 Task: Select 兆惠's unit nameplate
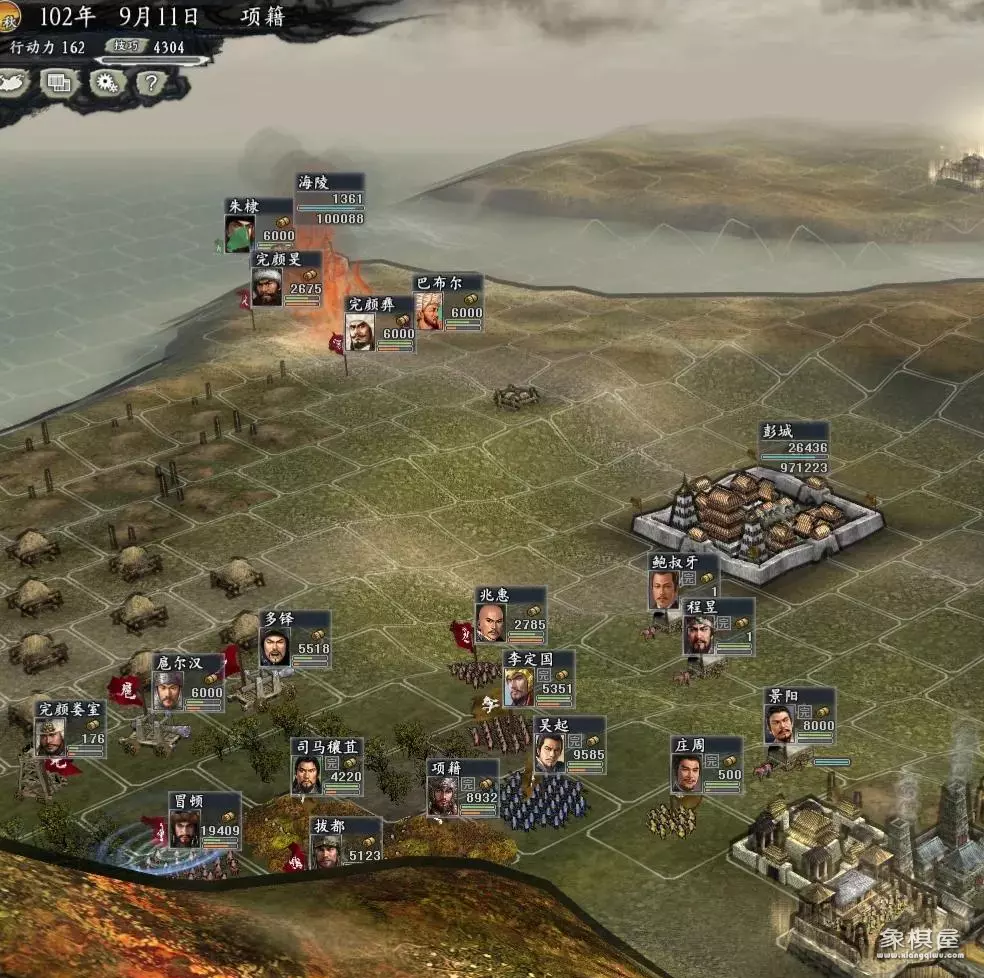pyautogui.click(x=510, y=613)
